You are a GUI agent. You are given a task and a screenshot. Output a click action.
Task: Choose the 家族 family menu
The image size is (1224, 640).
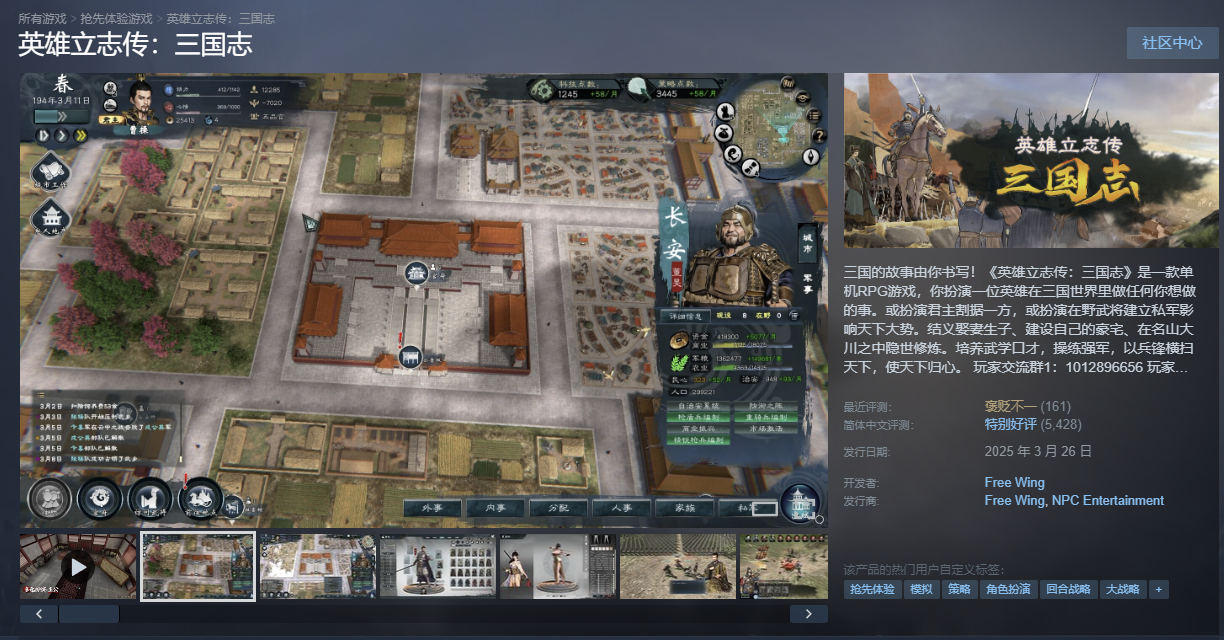coord(684,508)
